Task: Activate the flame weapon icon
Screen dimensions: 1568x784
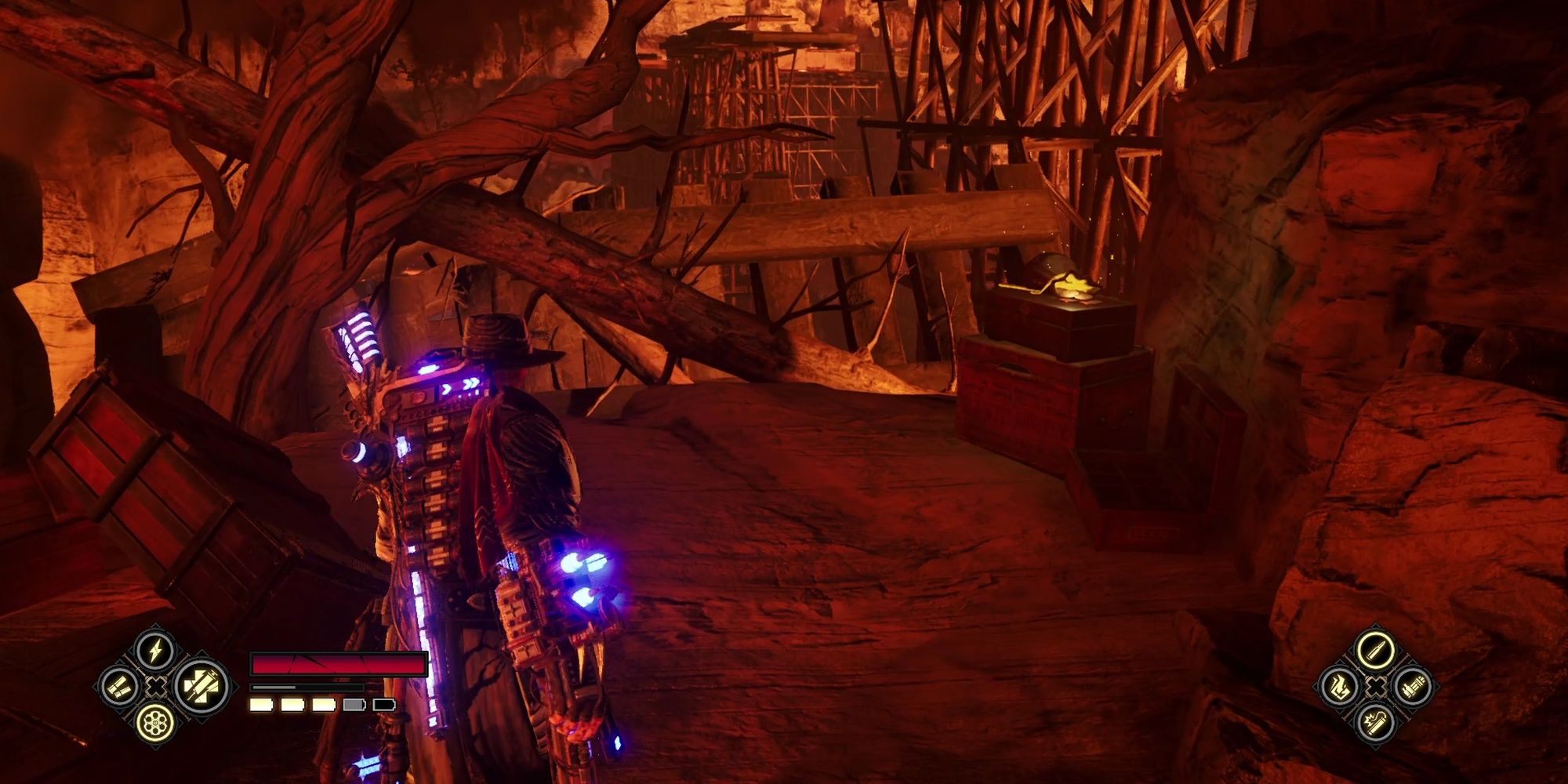Action: click(1338, 688)
